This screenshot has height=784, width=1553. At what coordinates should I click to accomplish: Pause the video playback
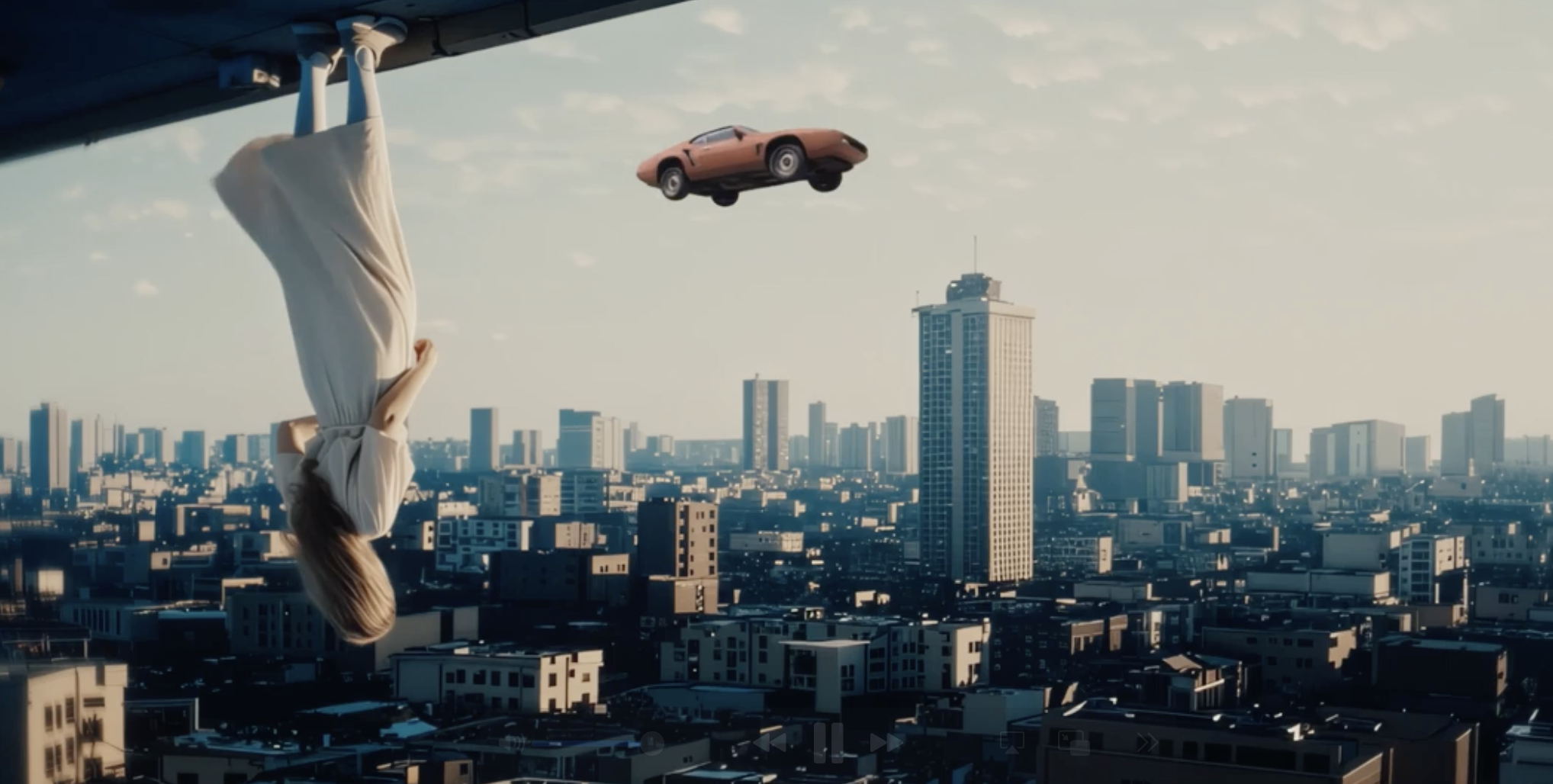click(828, 742)
